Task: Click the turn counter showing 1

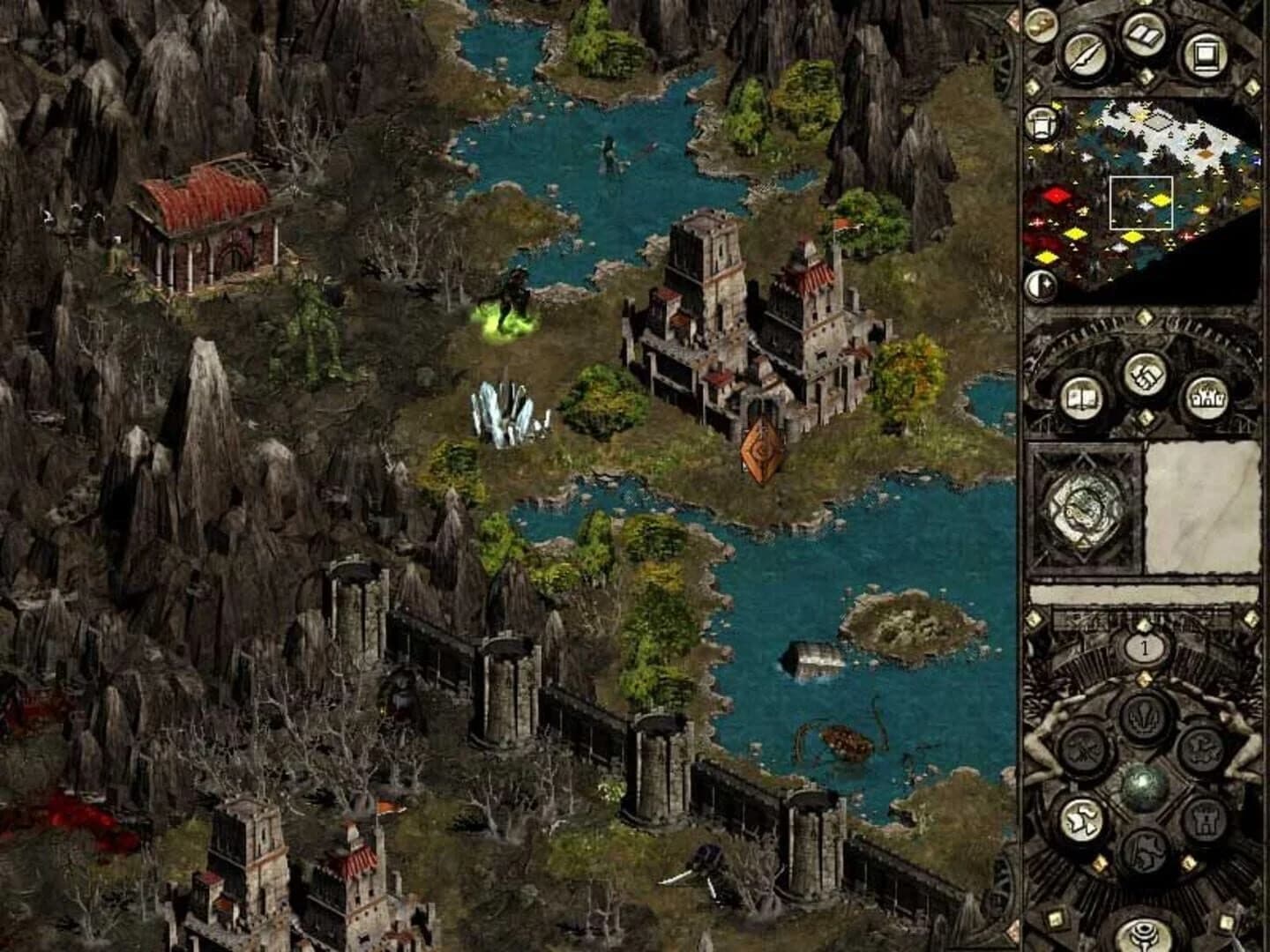Action: coord(1144,648)
